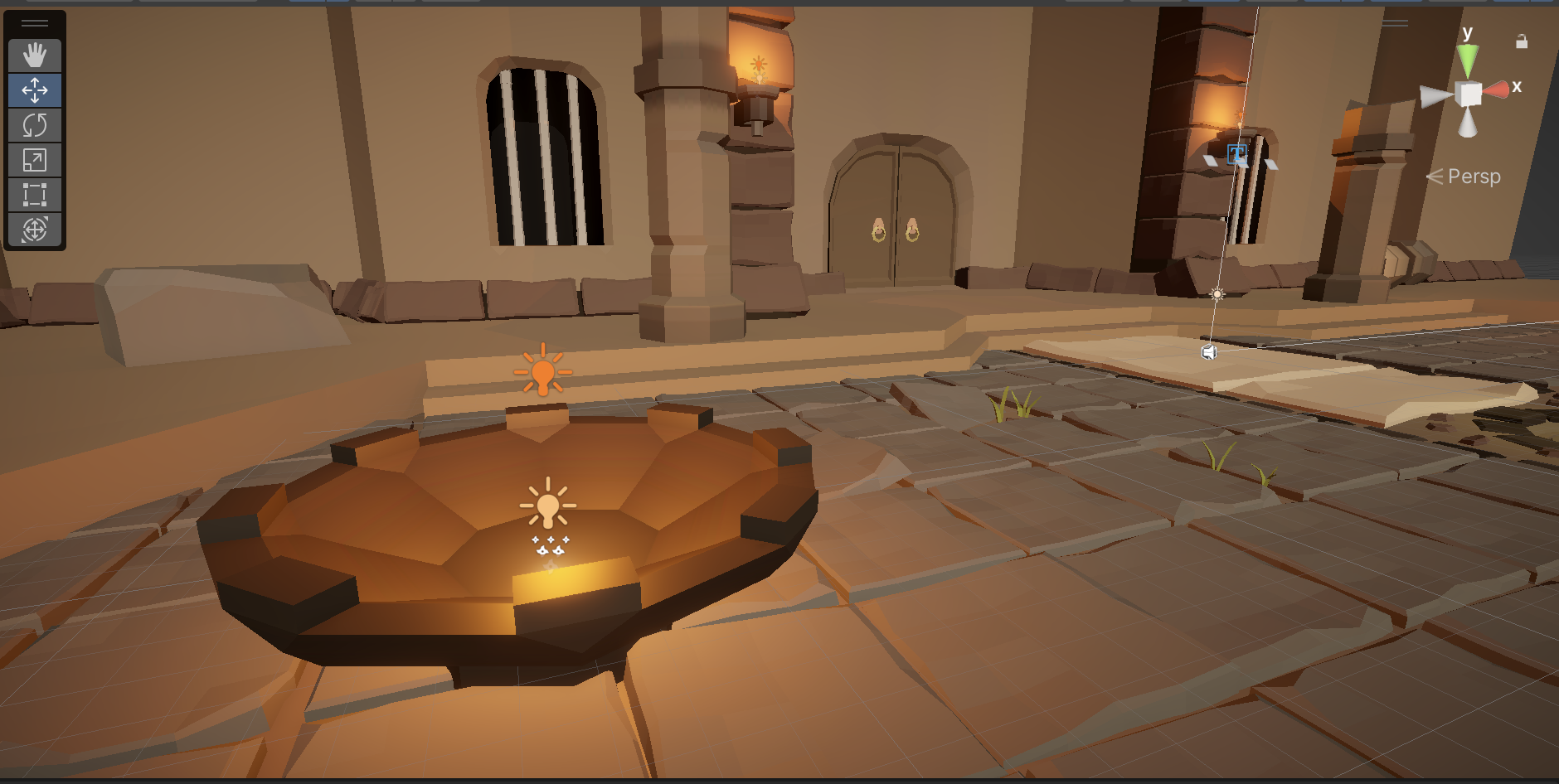Click the blue text object gizmo
This screenshot has width=1559, height=784.
[1236, 153]
